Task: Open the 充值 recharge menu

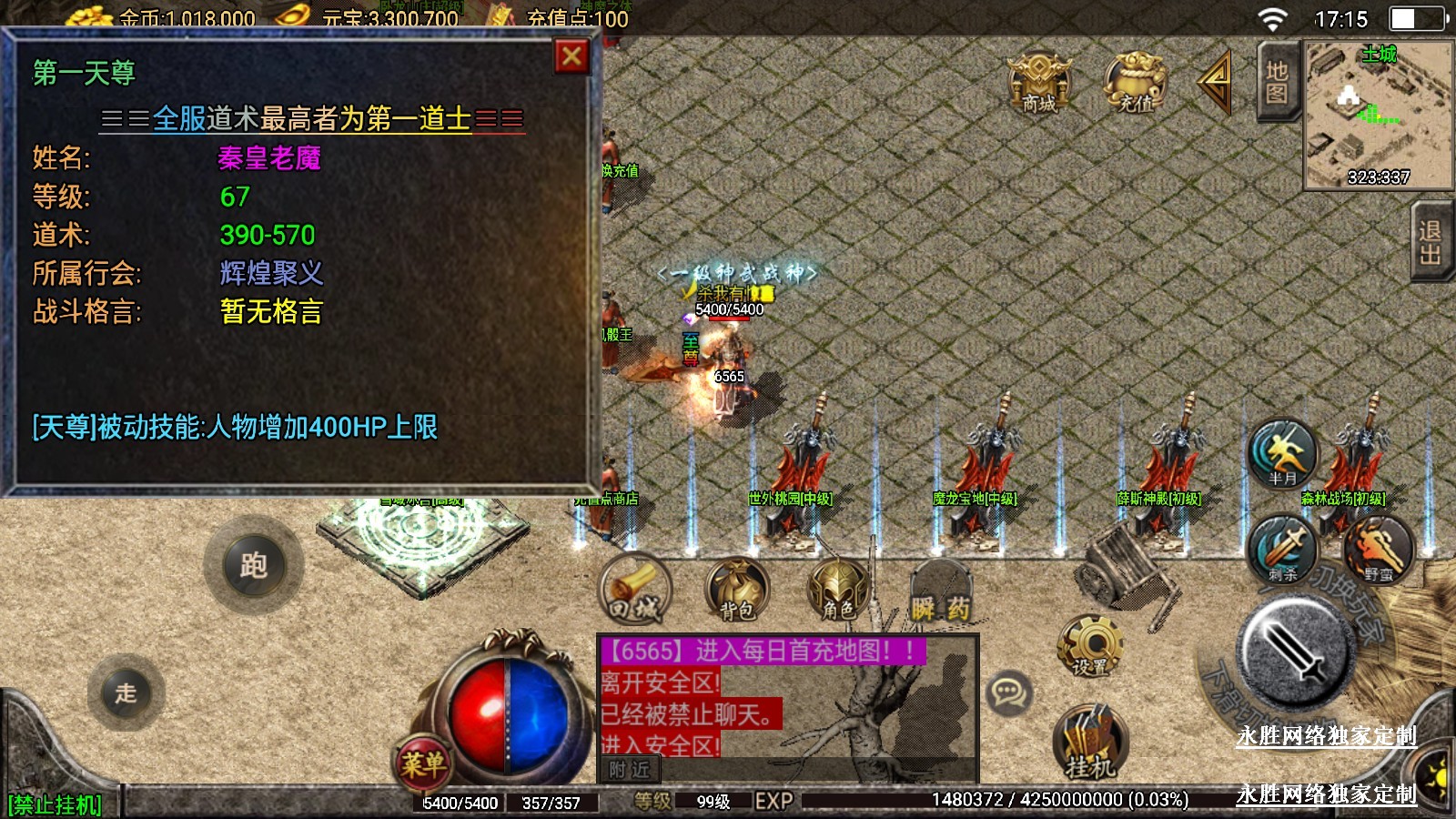Action: 1135,82
